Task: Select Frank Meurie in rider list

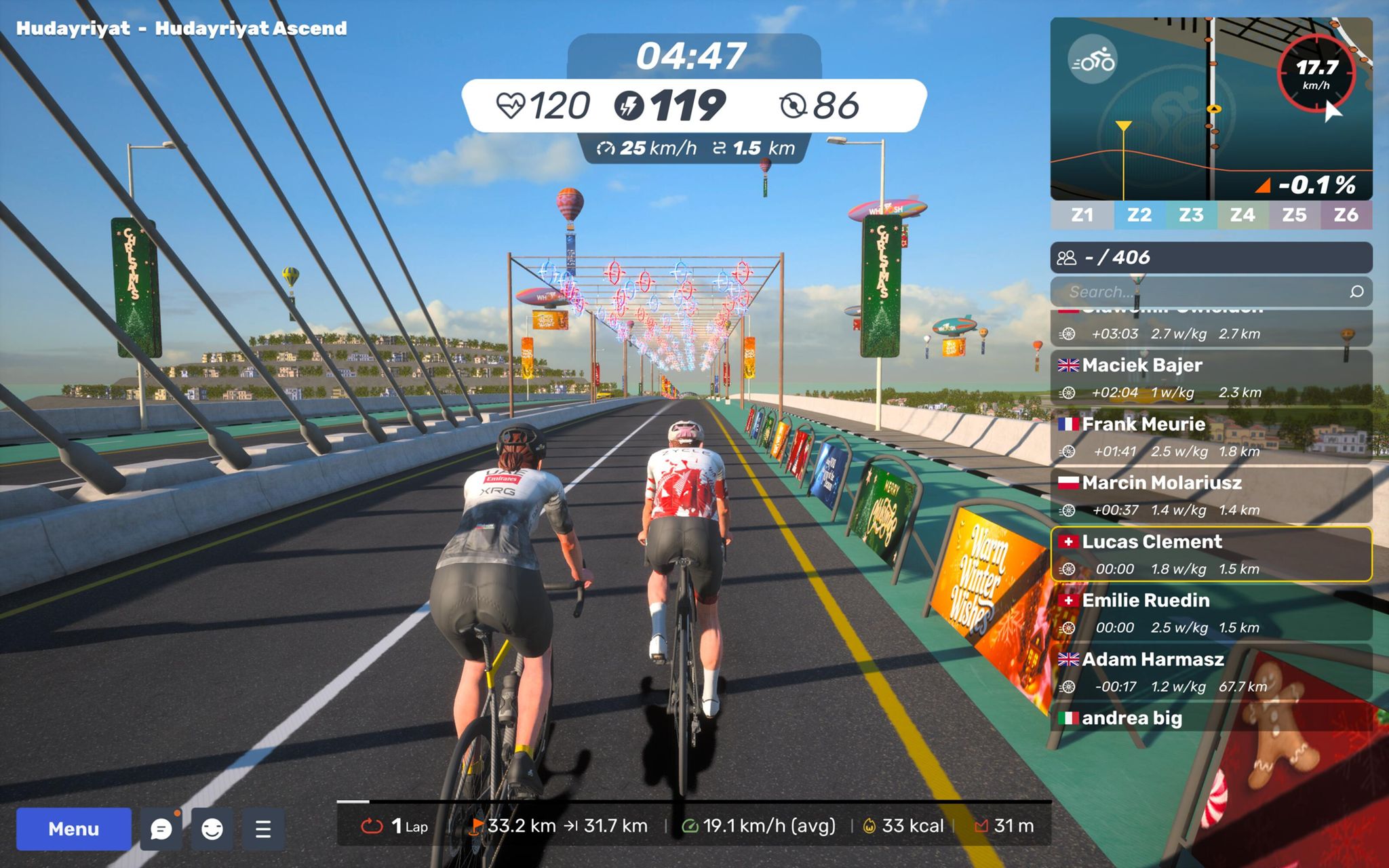Action: point(1211,436)
